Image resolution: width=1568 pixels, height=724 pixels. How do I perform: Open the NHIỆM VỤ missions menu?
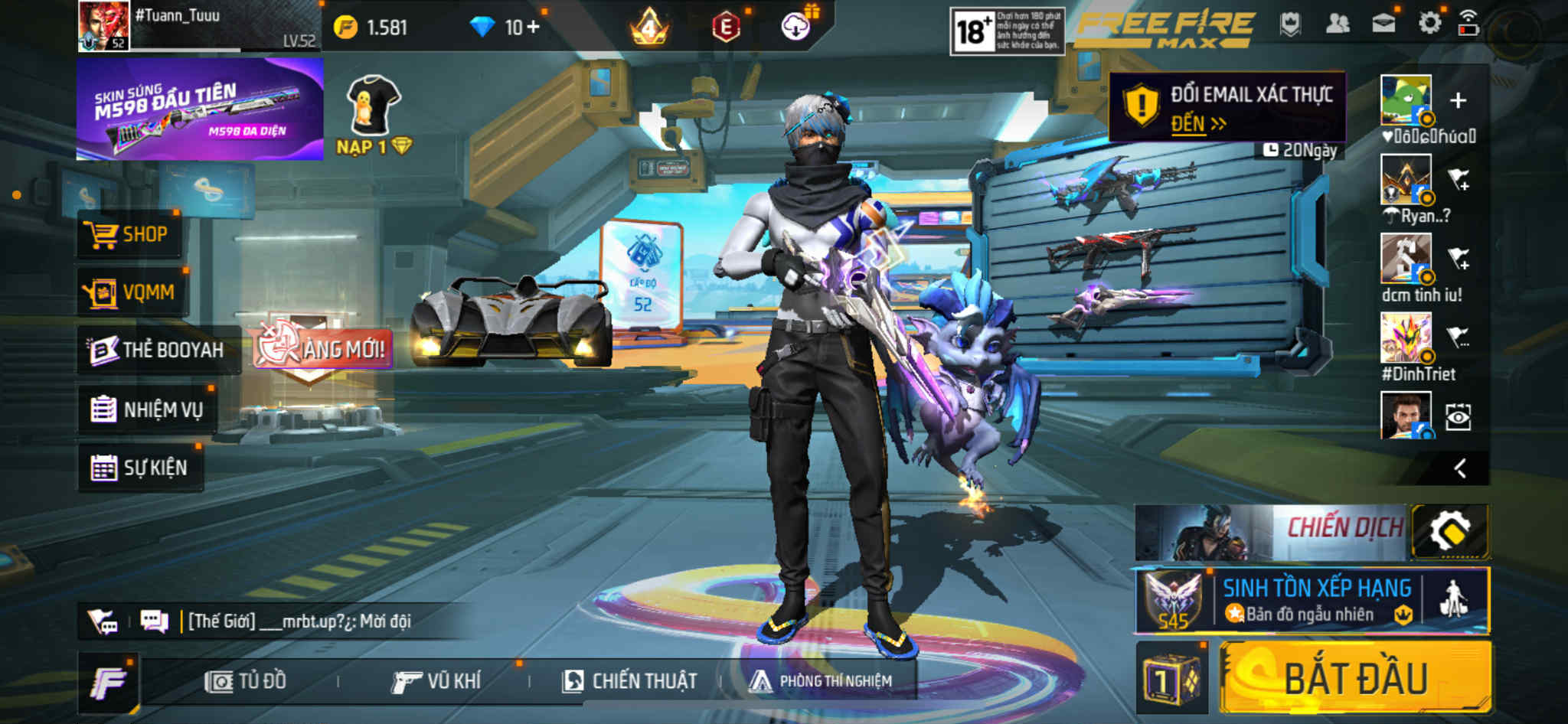pyautogui.click(x=147, y=409)
